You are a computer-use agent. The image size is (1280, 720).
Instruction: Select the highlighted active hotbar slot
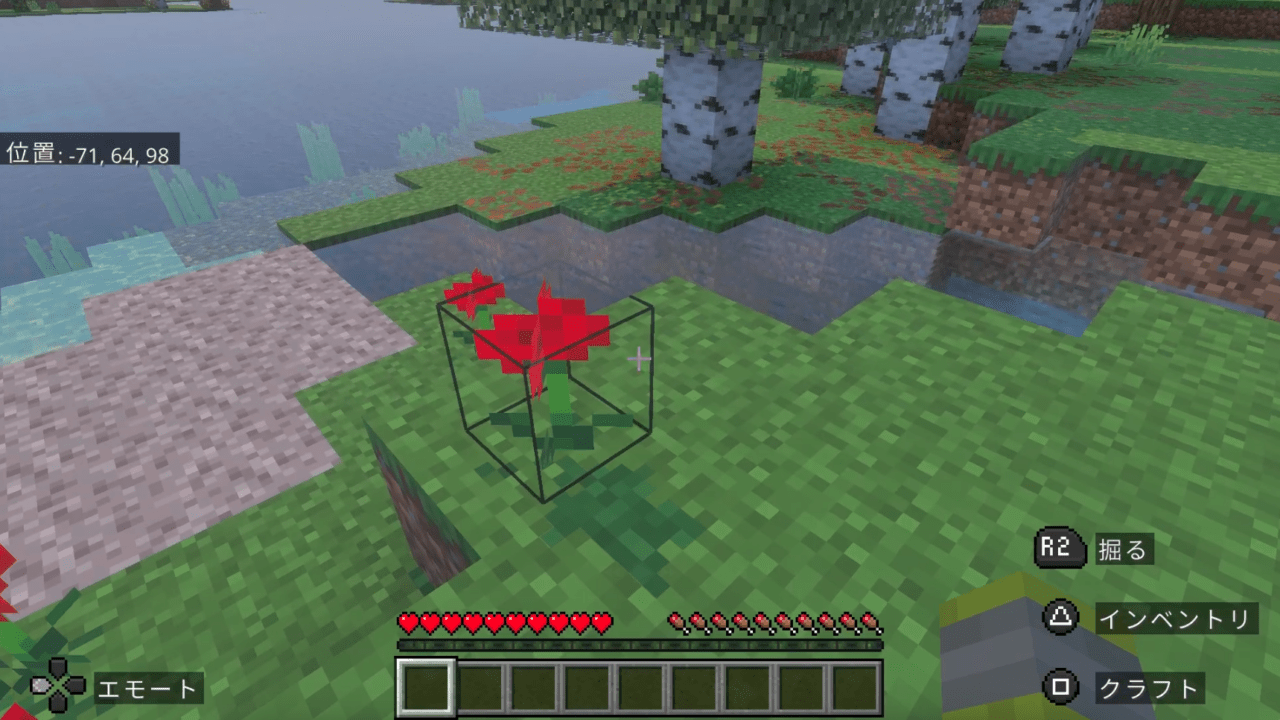click(427, 687)
